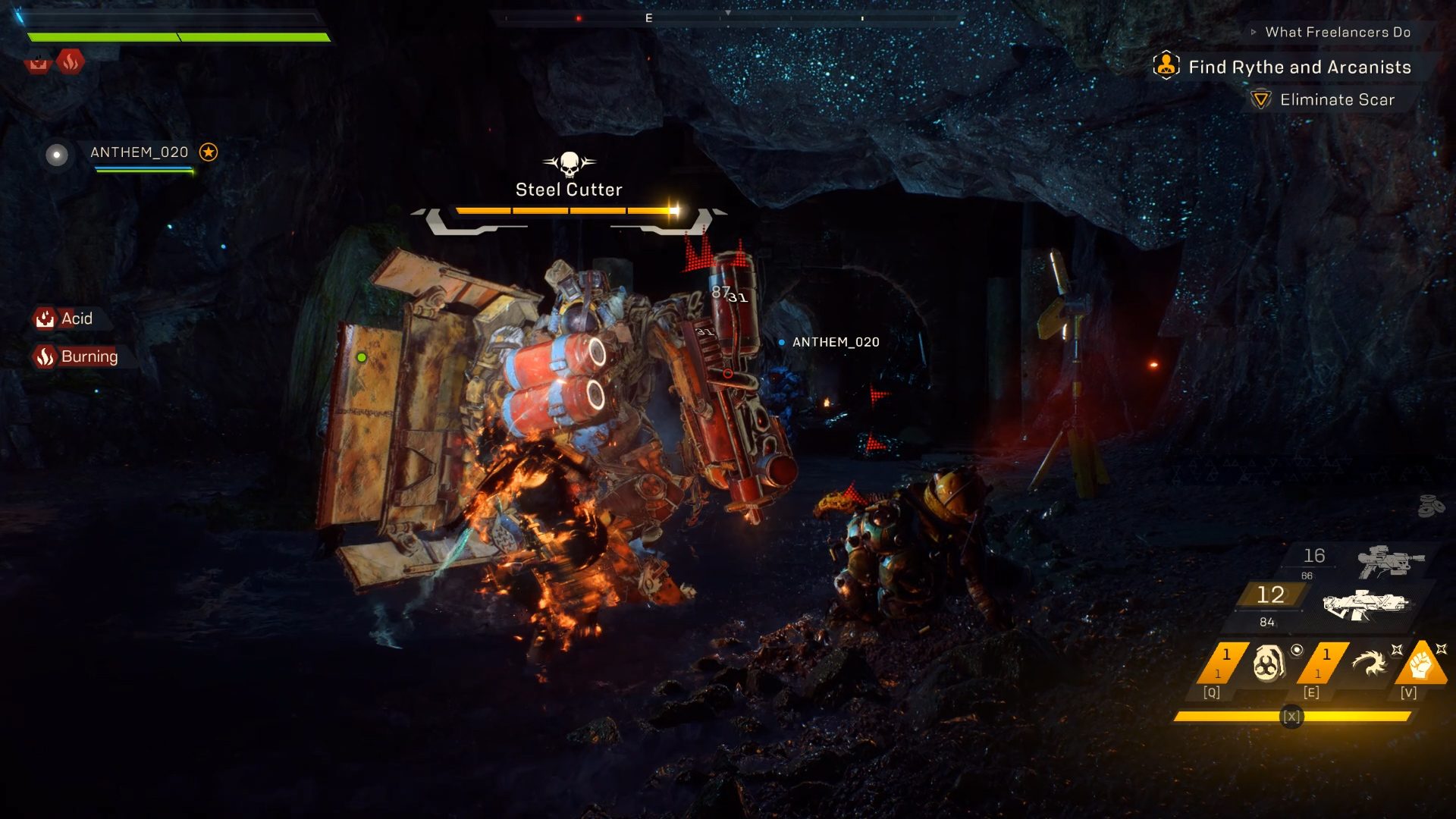Open the Find Rythe and Arcanists objective

click(x=1300, y=67)
